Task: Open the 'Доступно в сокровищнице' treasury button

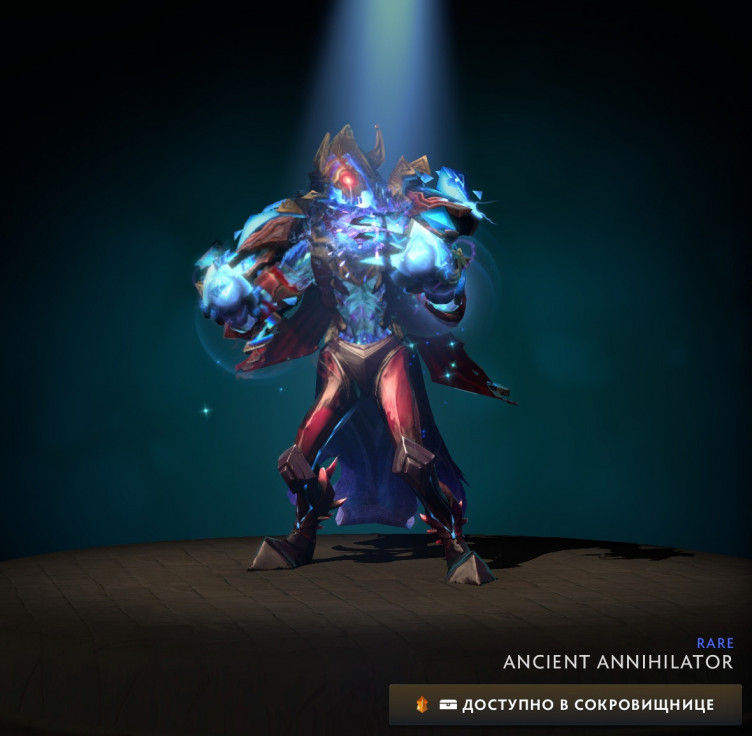Action: [x=566, y=704]
